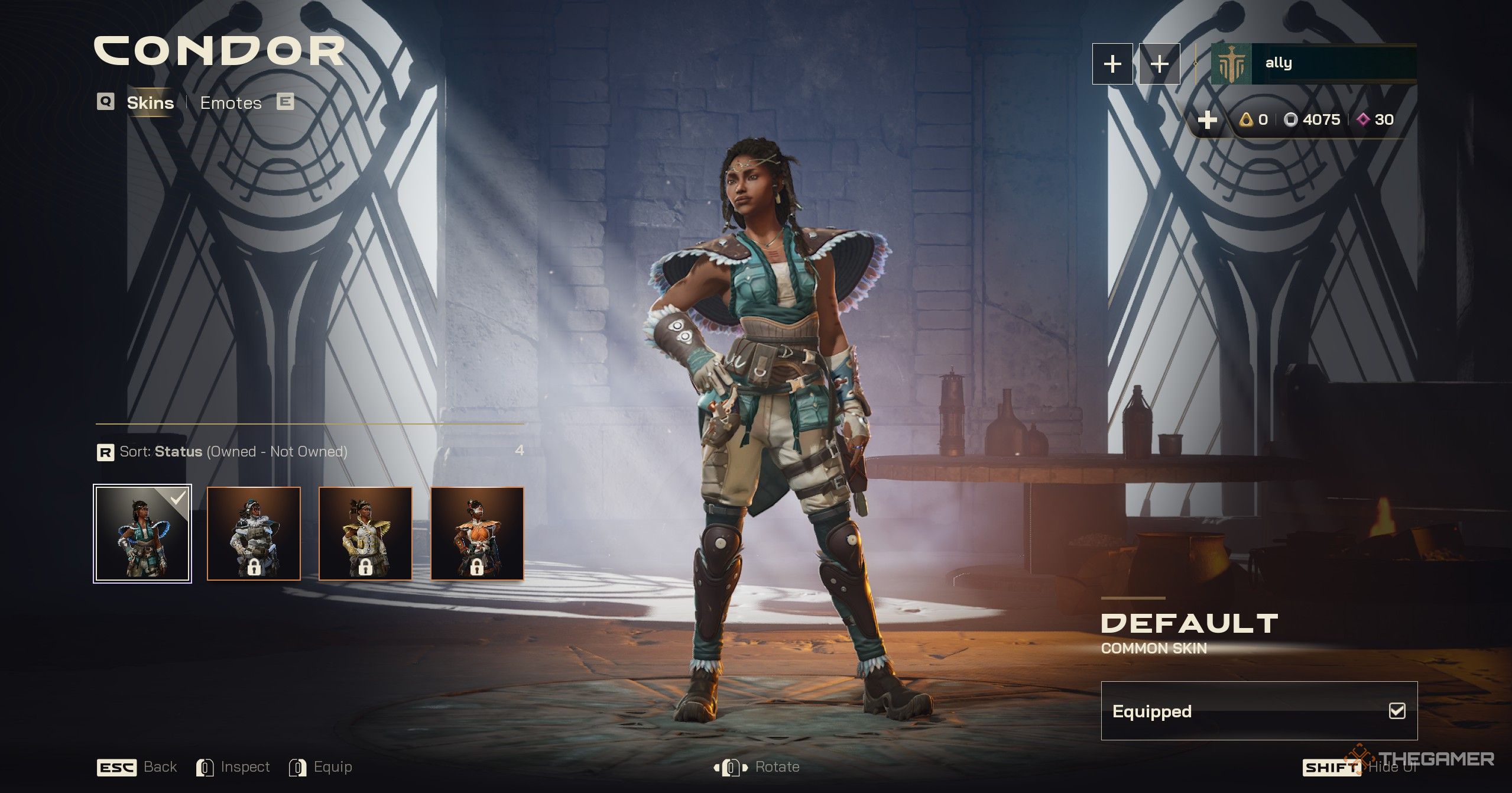Pick the locked orange skin thumbnail
Screen dimensions: 1512x793
477,533
